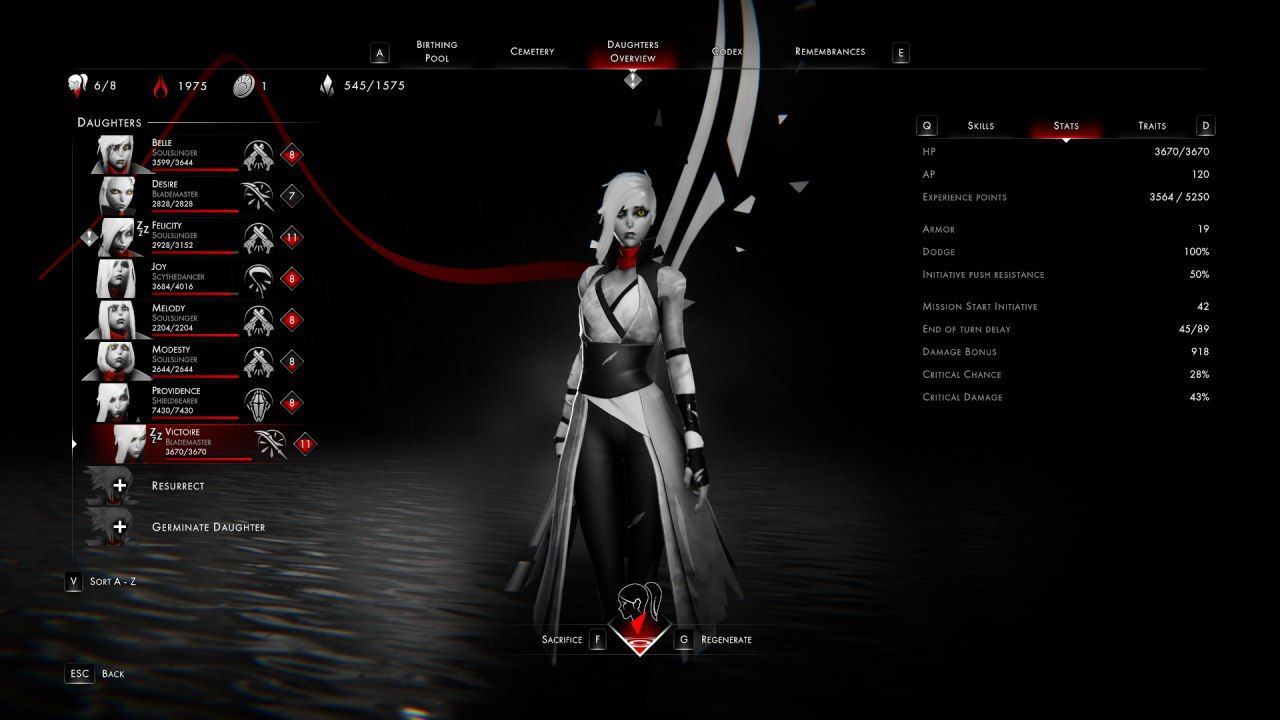Open the Skills tab
Screen dimensions: 1280x720
[x=981, y=125]
